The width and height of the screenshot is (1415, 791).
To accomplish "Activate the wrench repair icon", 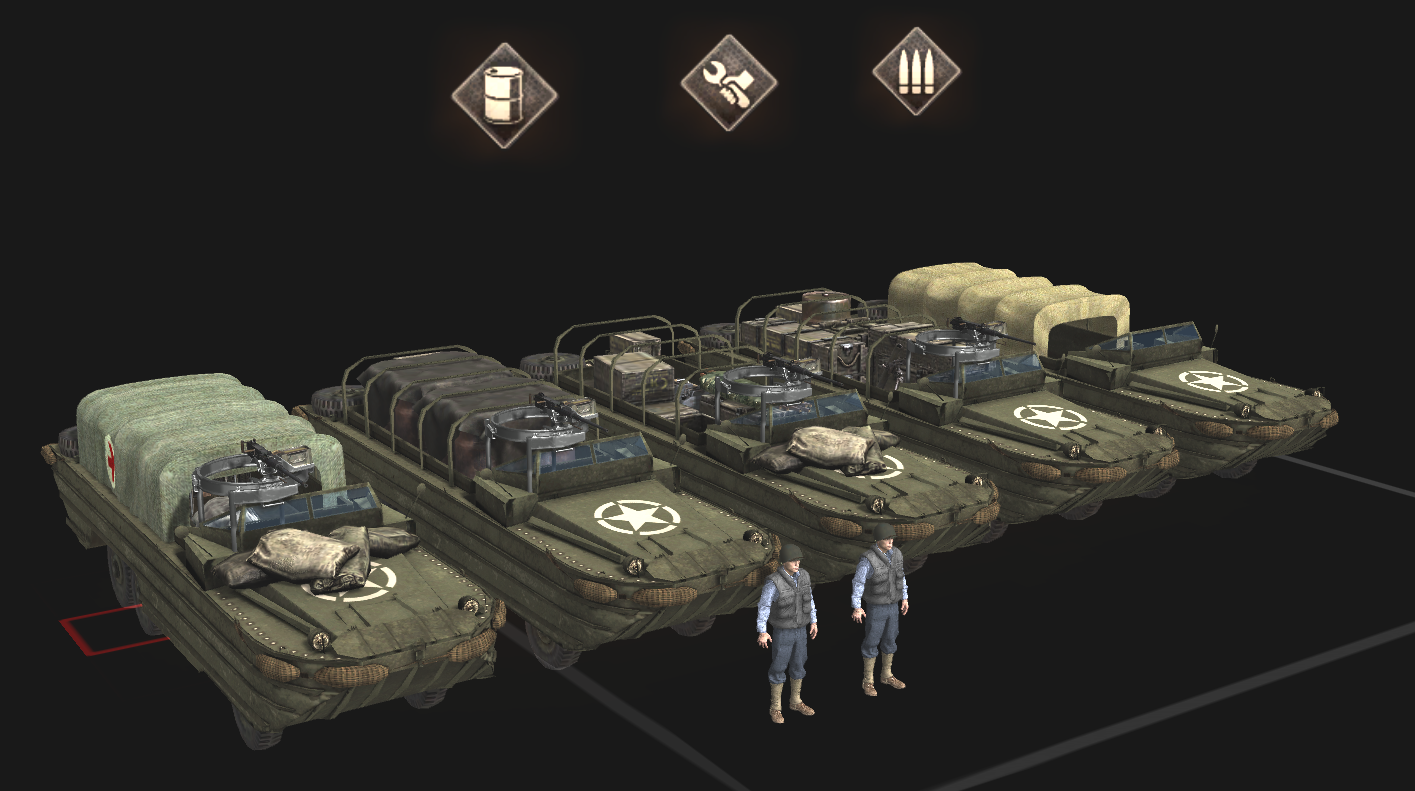I will [x=729, y=82].
